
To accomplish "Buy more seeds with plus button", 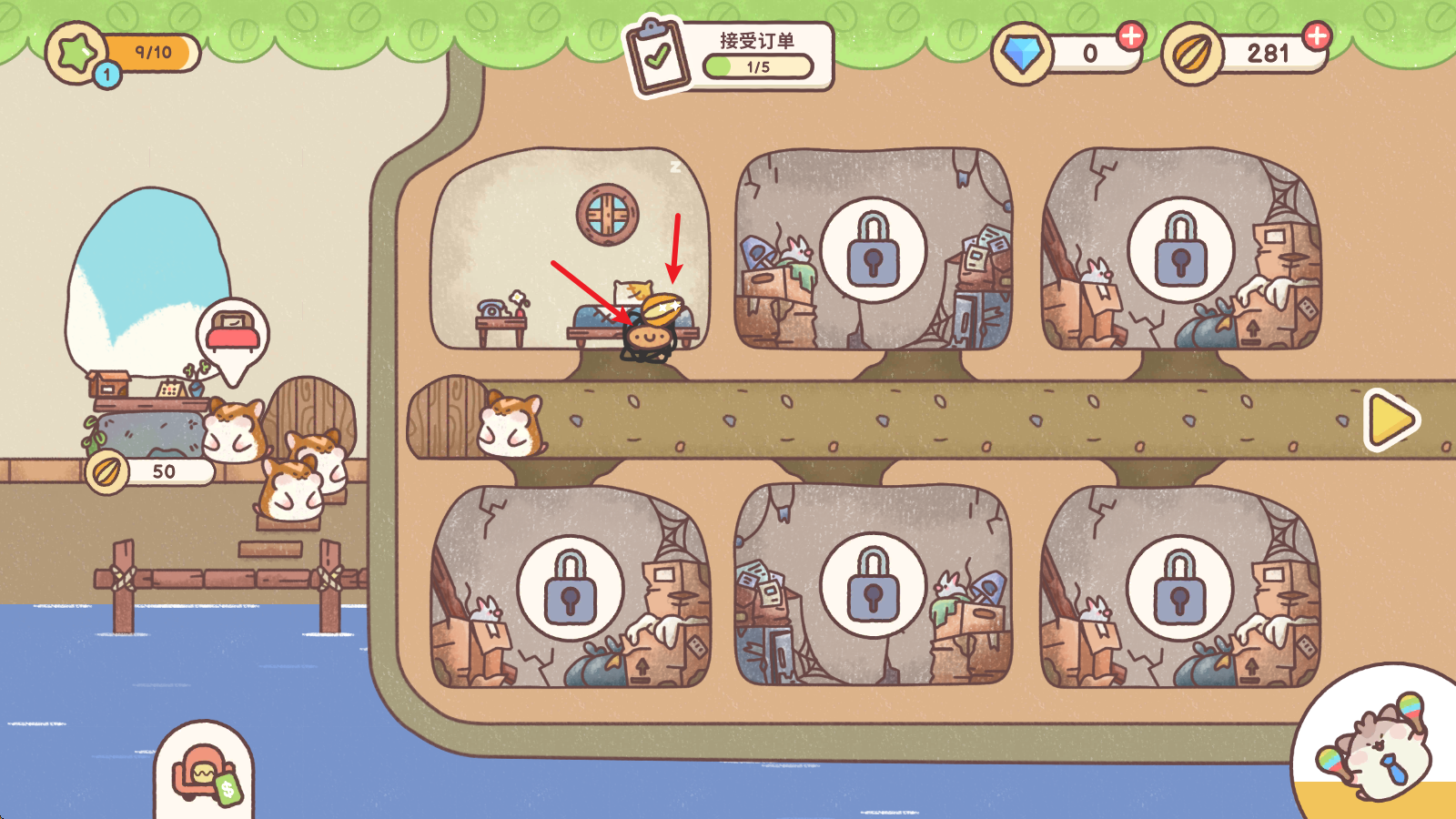I will point(1317,36).
